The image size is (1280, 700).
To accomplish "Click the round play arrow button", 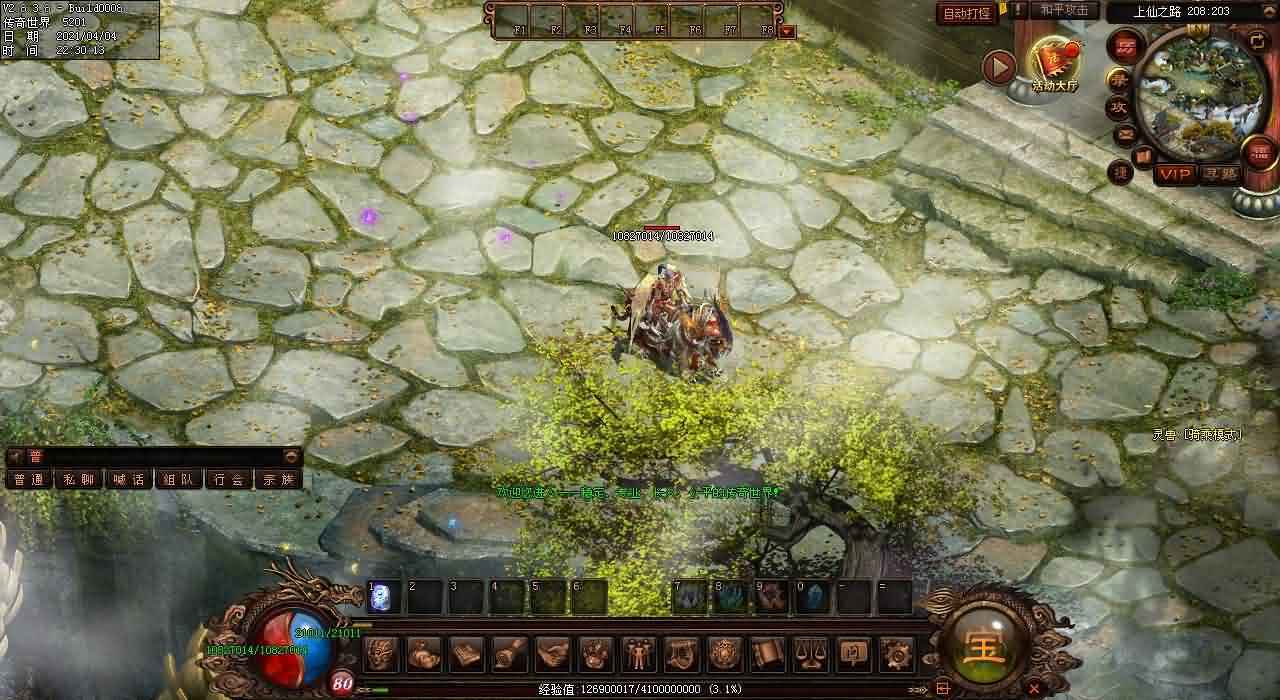I will coord(998,67).
